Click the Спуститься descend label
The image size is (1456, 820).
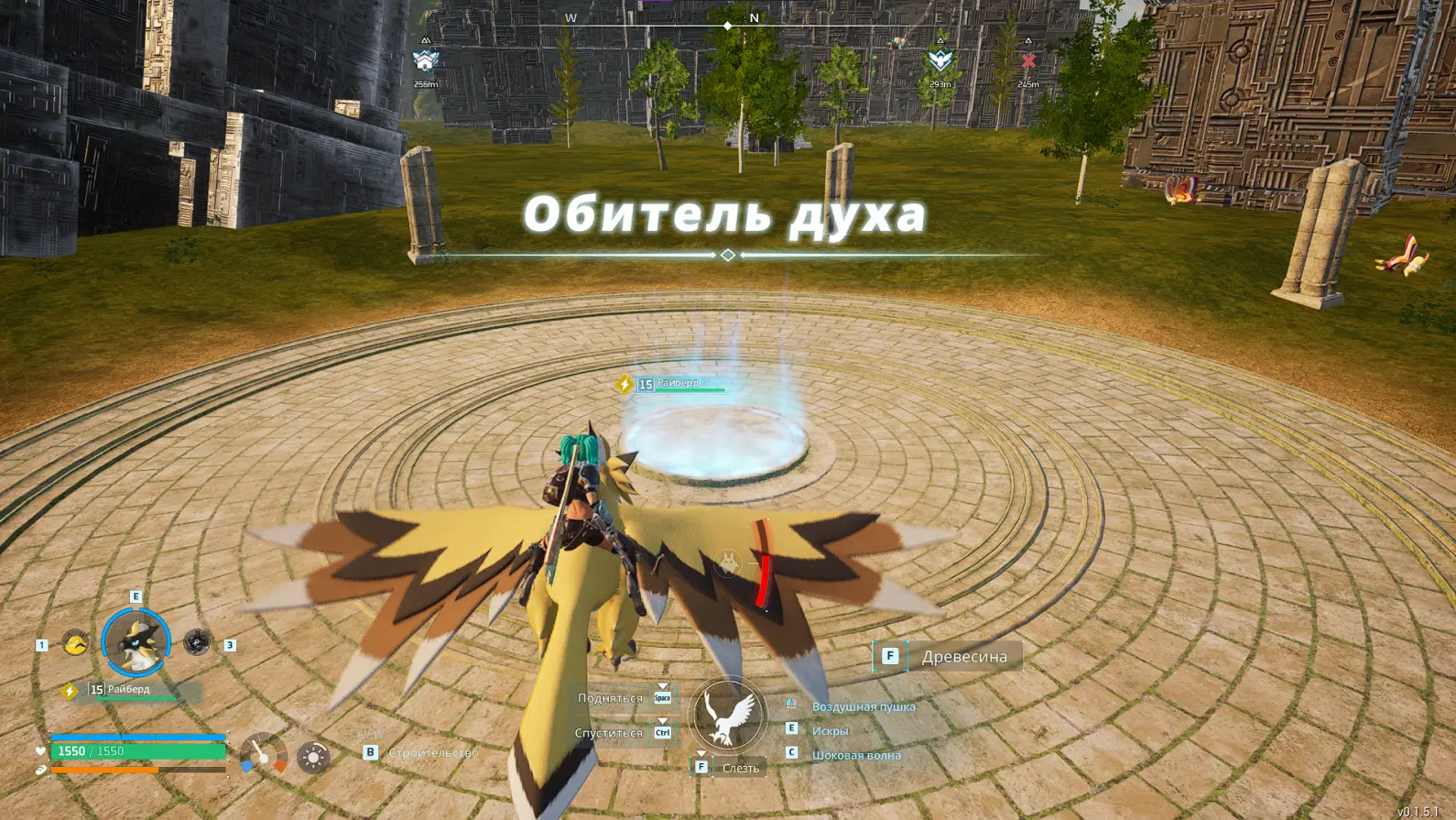(608, 733)
